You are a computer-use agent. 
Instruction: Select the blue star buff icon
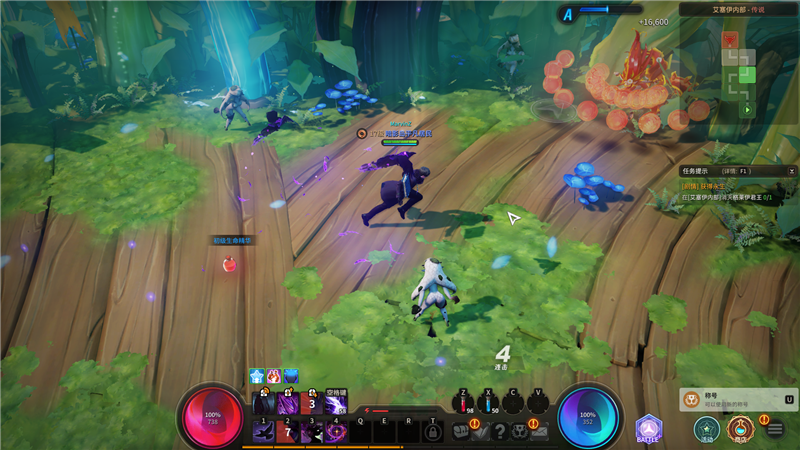tap(256, 376)
